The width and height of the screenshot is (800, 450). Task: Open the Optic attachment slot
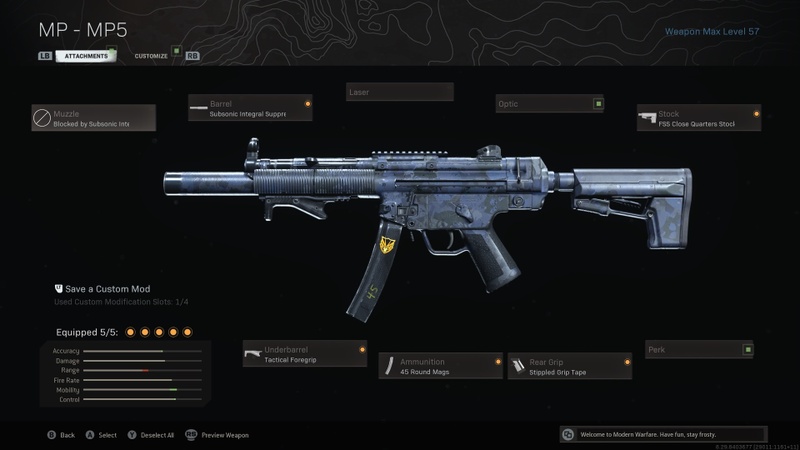pos(550,104)
